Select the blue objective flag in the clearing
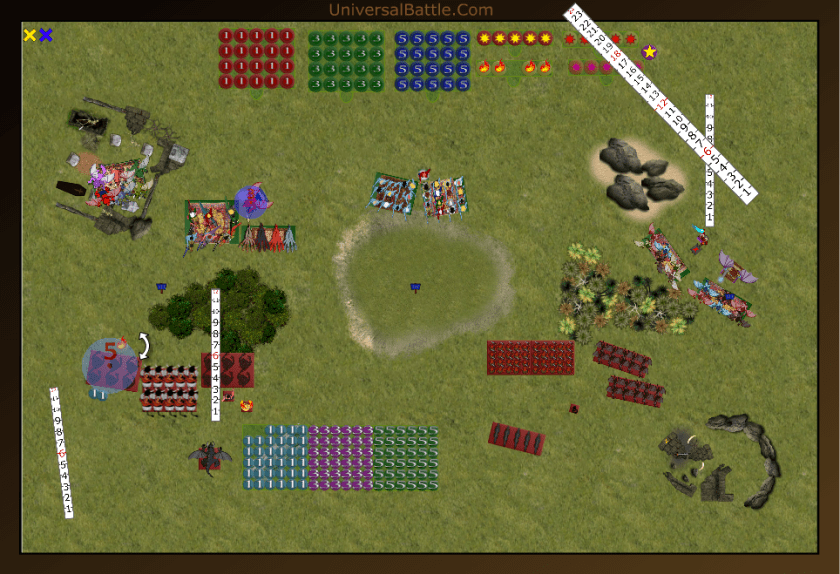The height and width of the screenshot is (574, 840). point(415,288)
